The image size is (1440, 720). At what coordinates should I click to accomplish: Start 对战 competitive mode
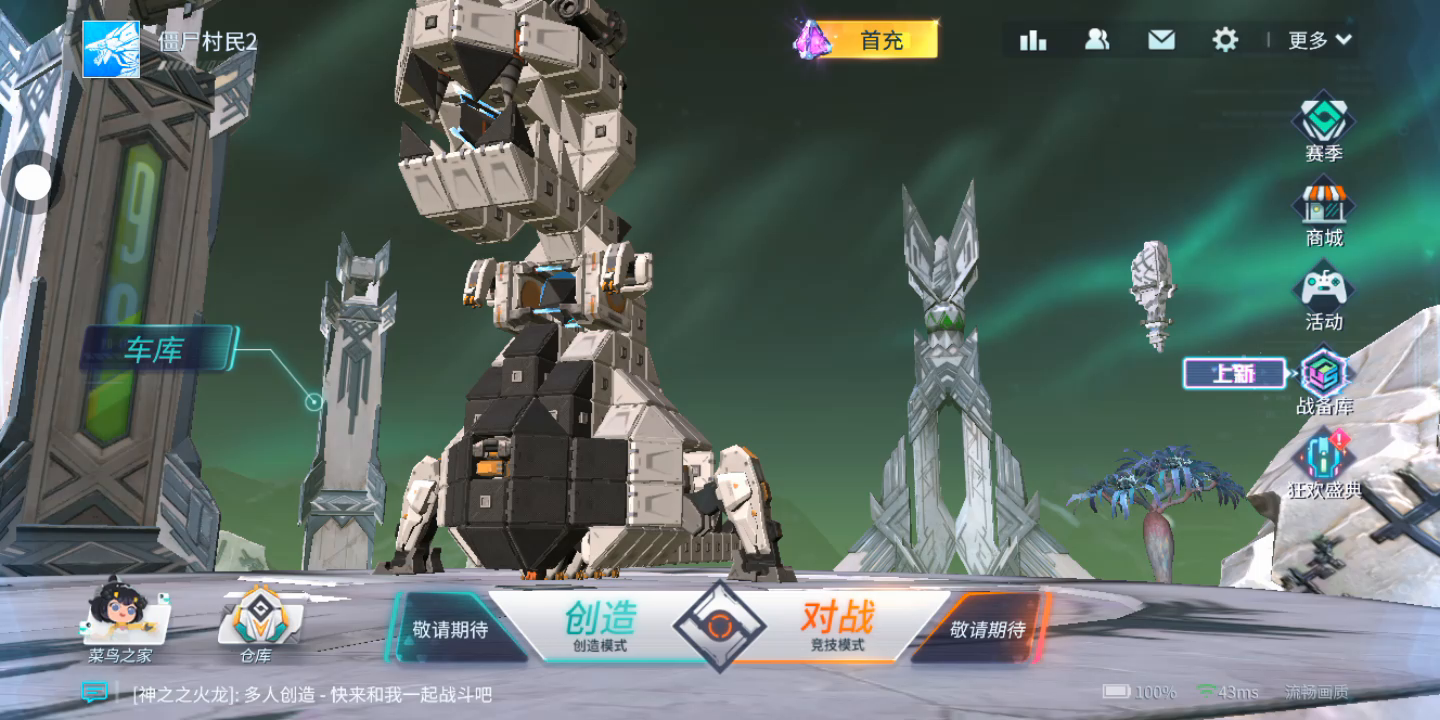click(838, 626)
